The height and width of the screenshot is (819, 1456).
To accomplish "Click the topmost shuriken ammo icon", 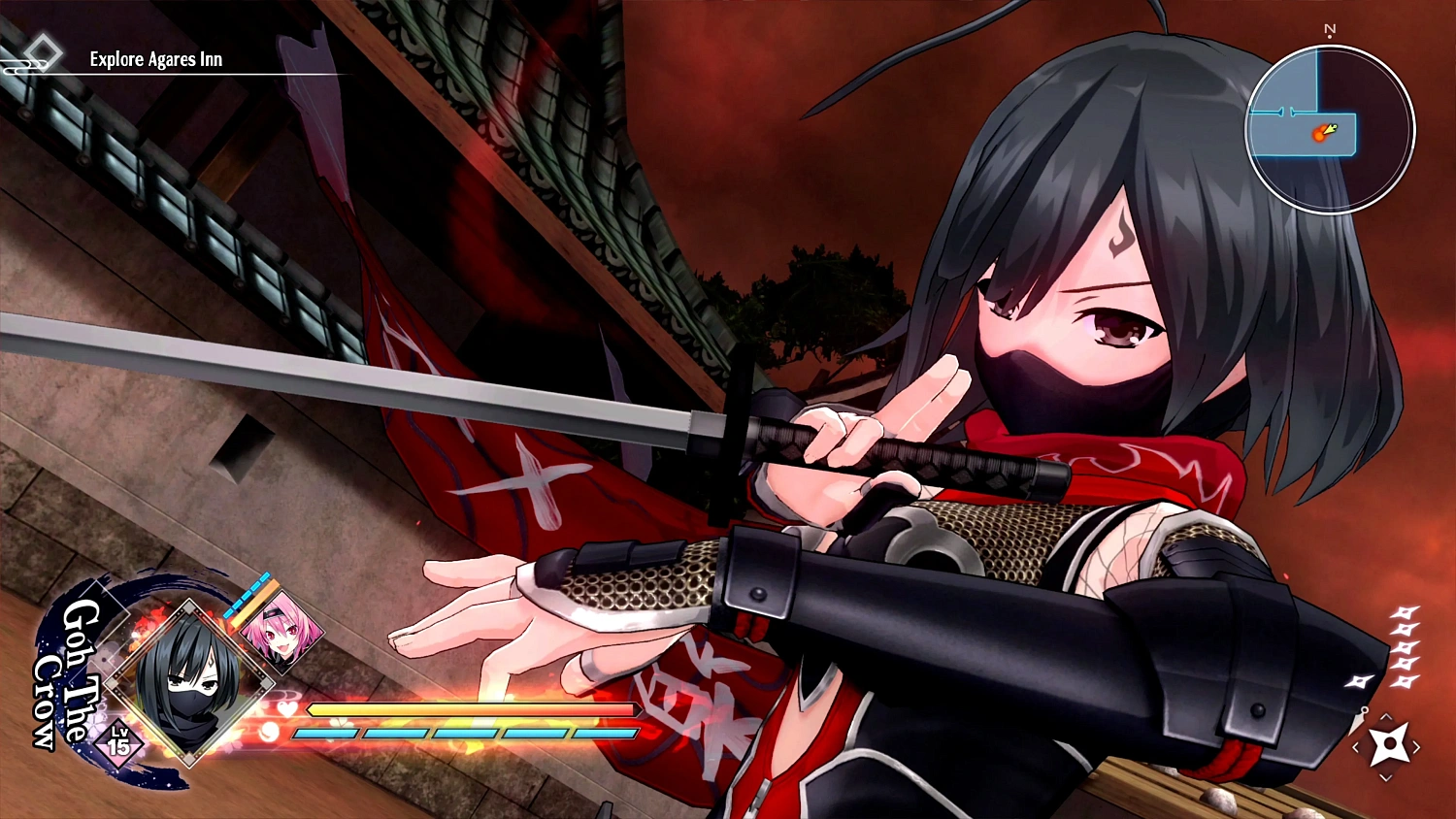I will point(1404,612).
